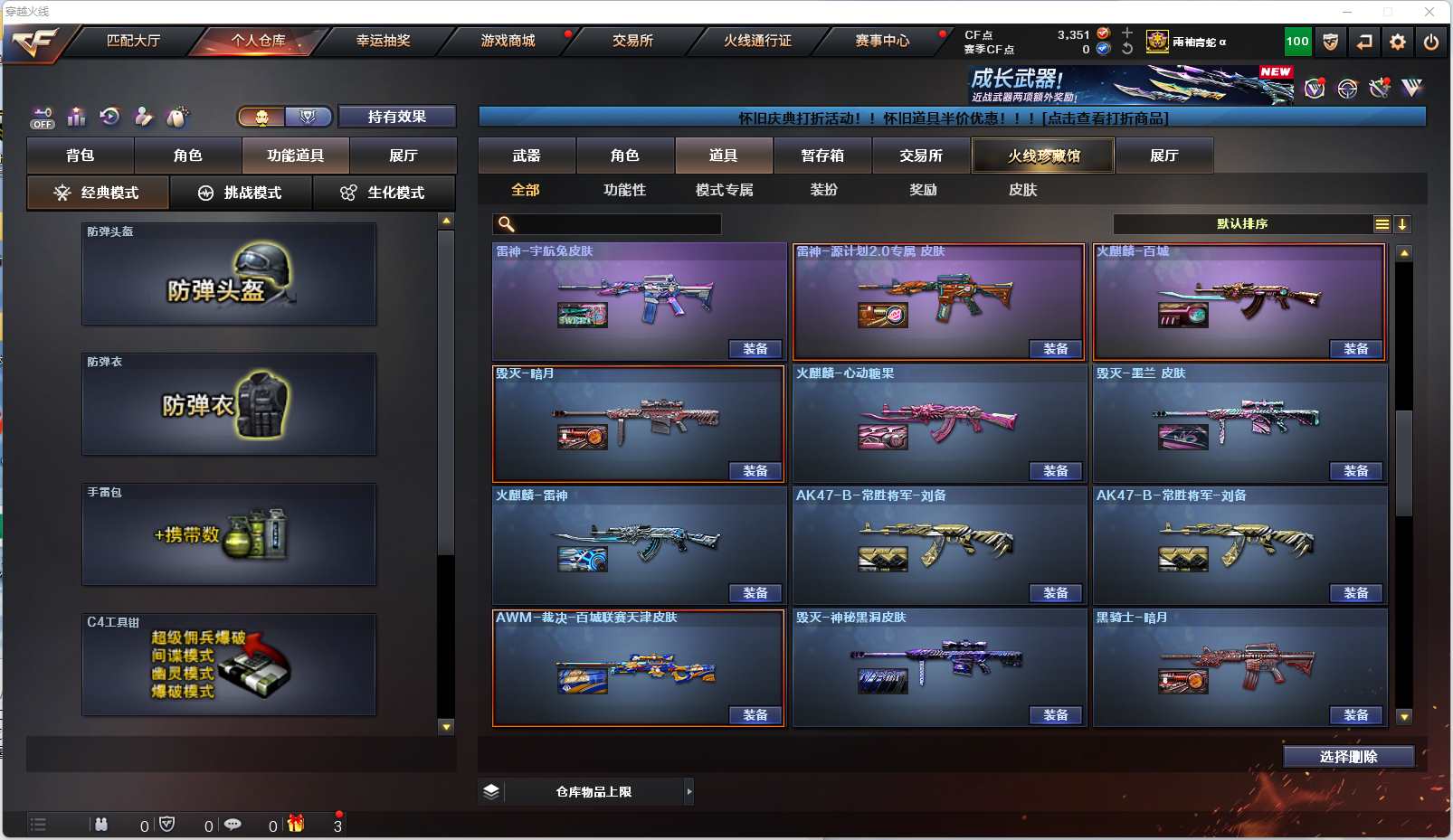Equip the 雷神-宇航兔皮肤 item
Image resolution: width=1453 pixels, height=840 pixels.
[755, 349]
